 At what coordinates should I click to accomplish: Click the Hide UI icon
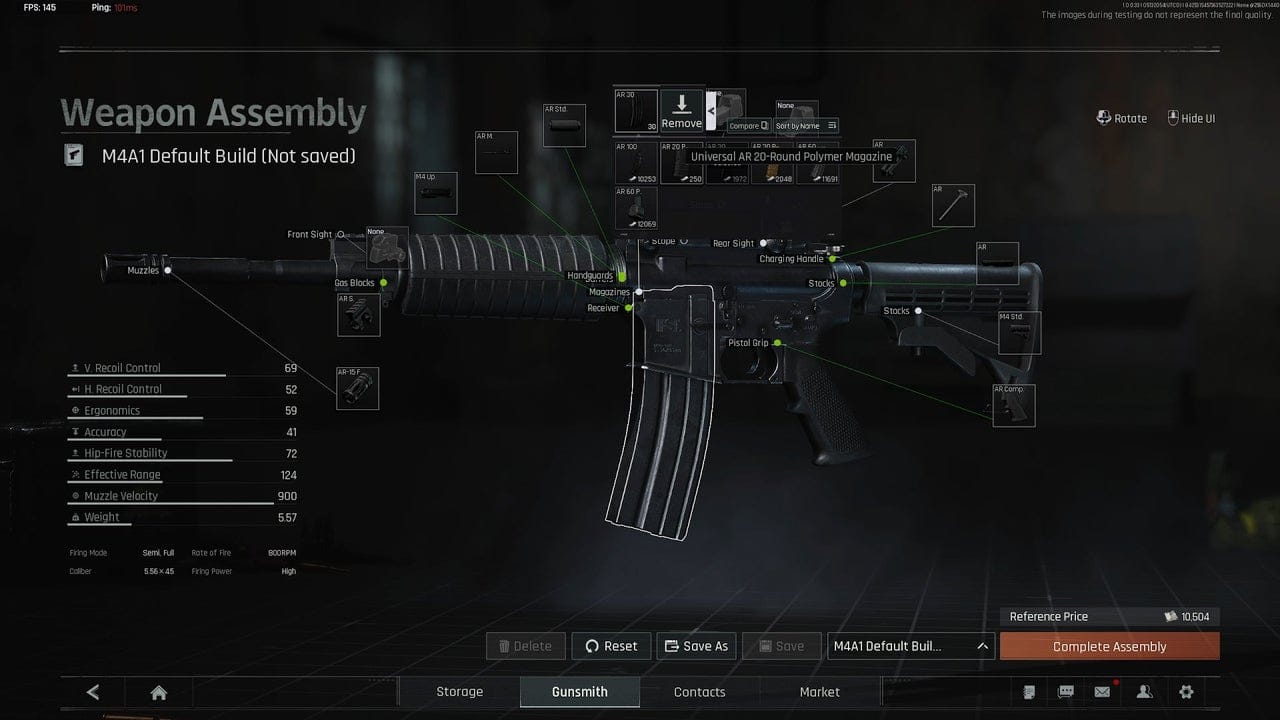tap(1173, 117)
